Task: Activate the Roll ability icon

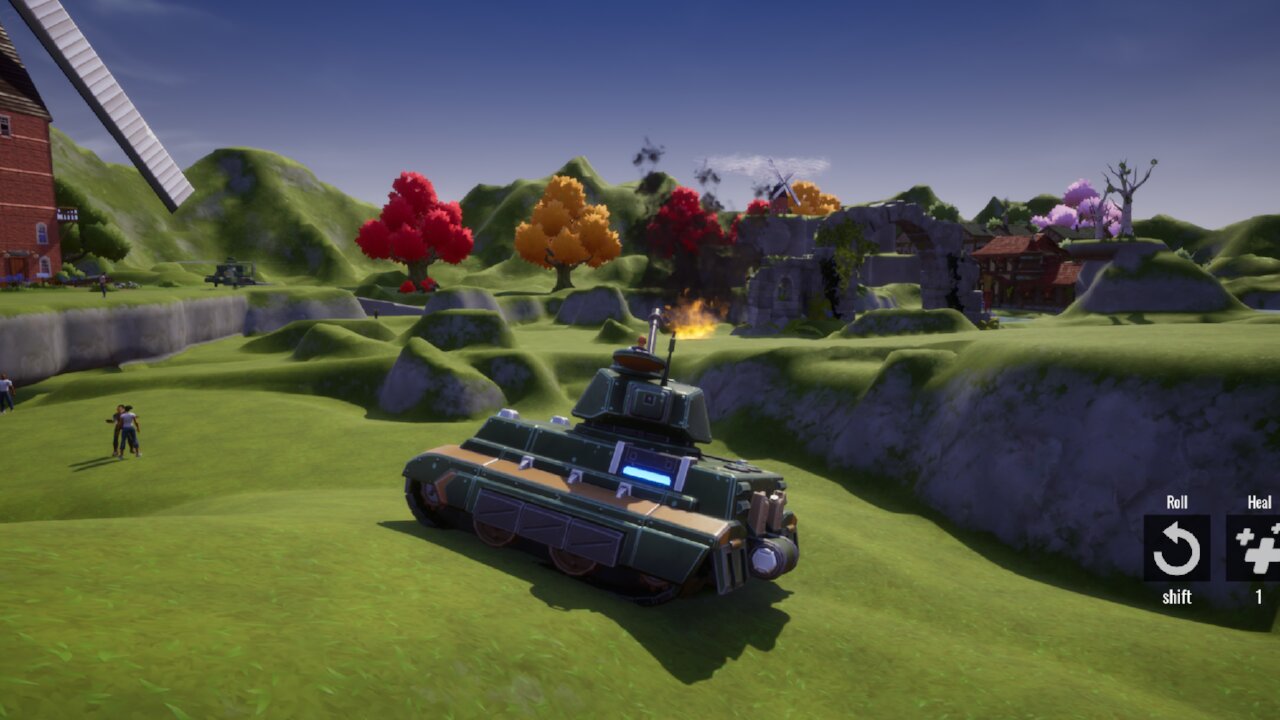Action: coord(1176,548)
